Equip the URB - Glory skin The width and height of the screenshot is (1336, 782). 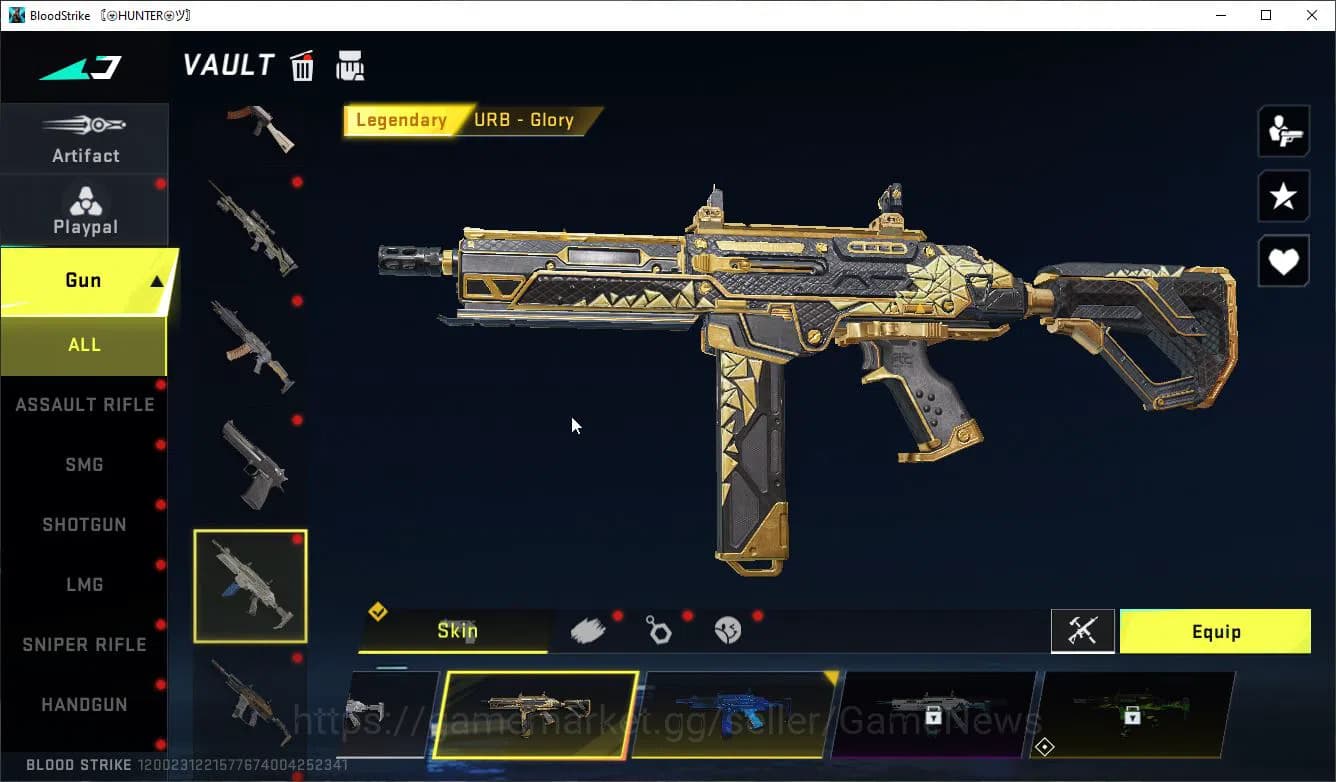coord(1214,632)
